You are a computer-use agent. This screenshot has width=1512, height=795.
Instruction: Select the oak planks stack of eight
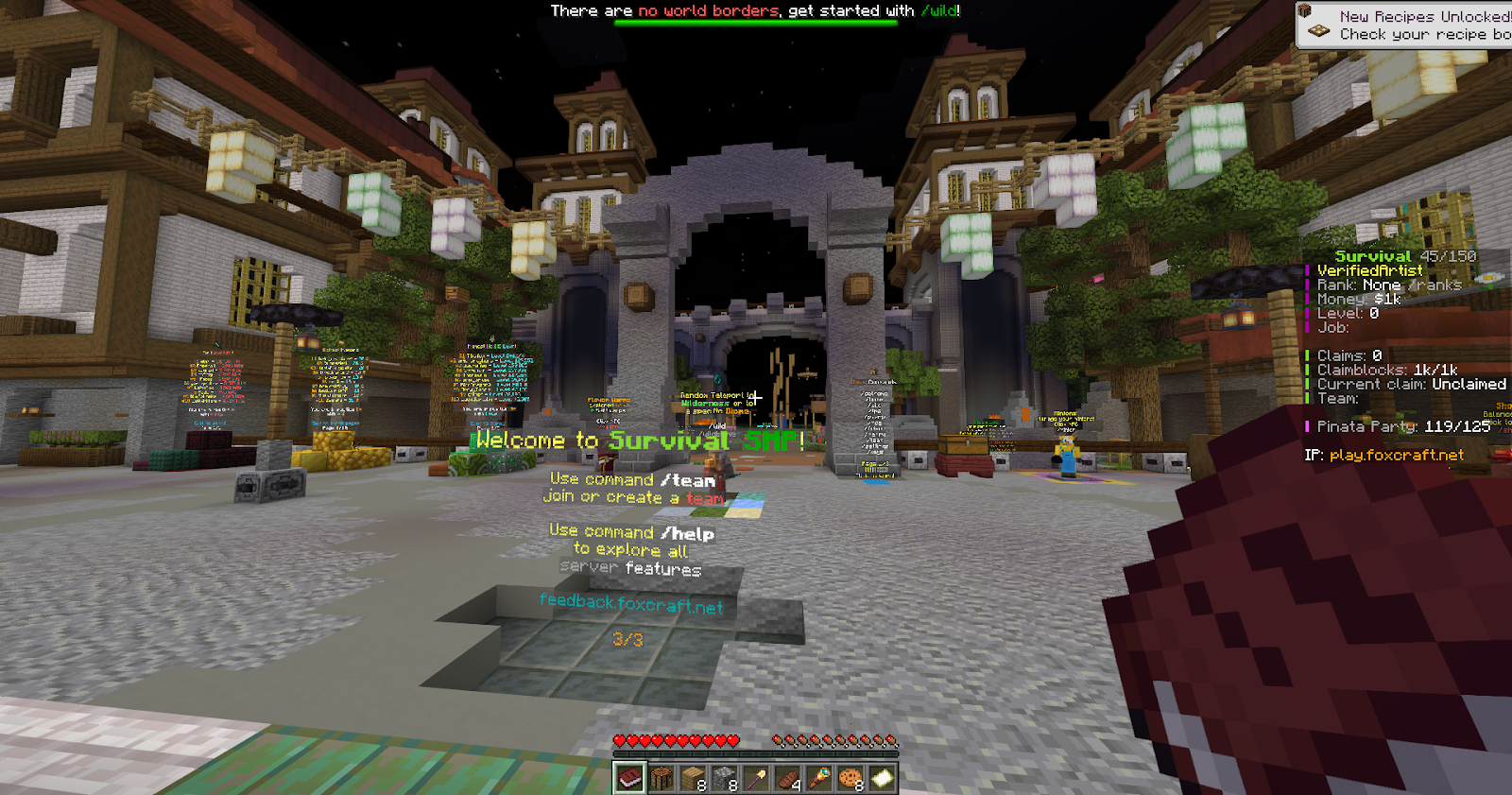692,778
